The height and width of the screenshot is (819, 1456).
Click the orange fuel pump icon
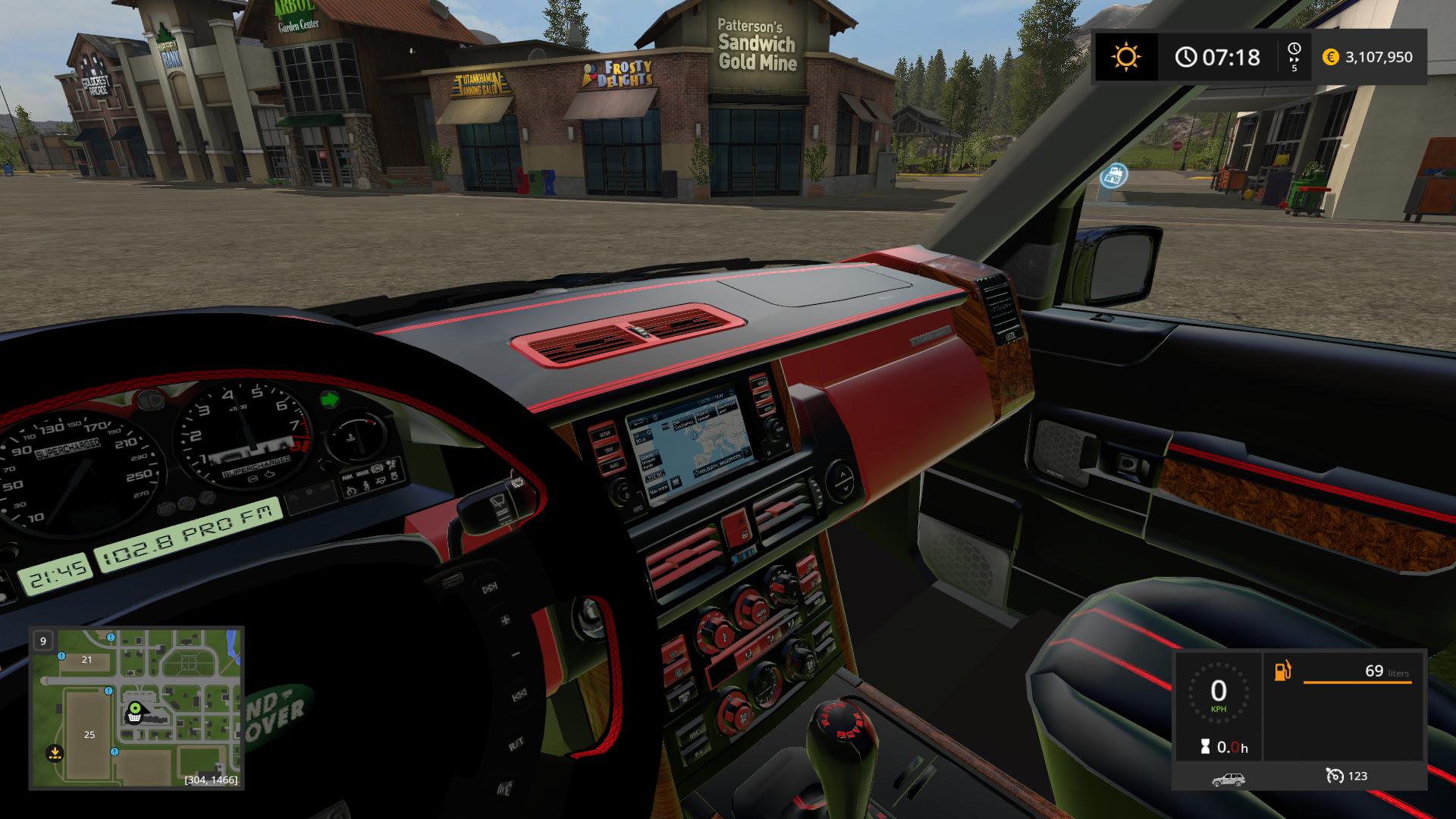1282,671
